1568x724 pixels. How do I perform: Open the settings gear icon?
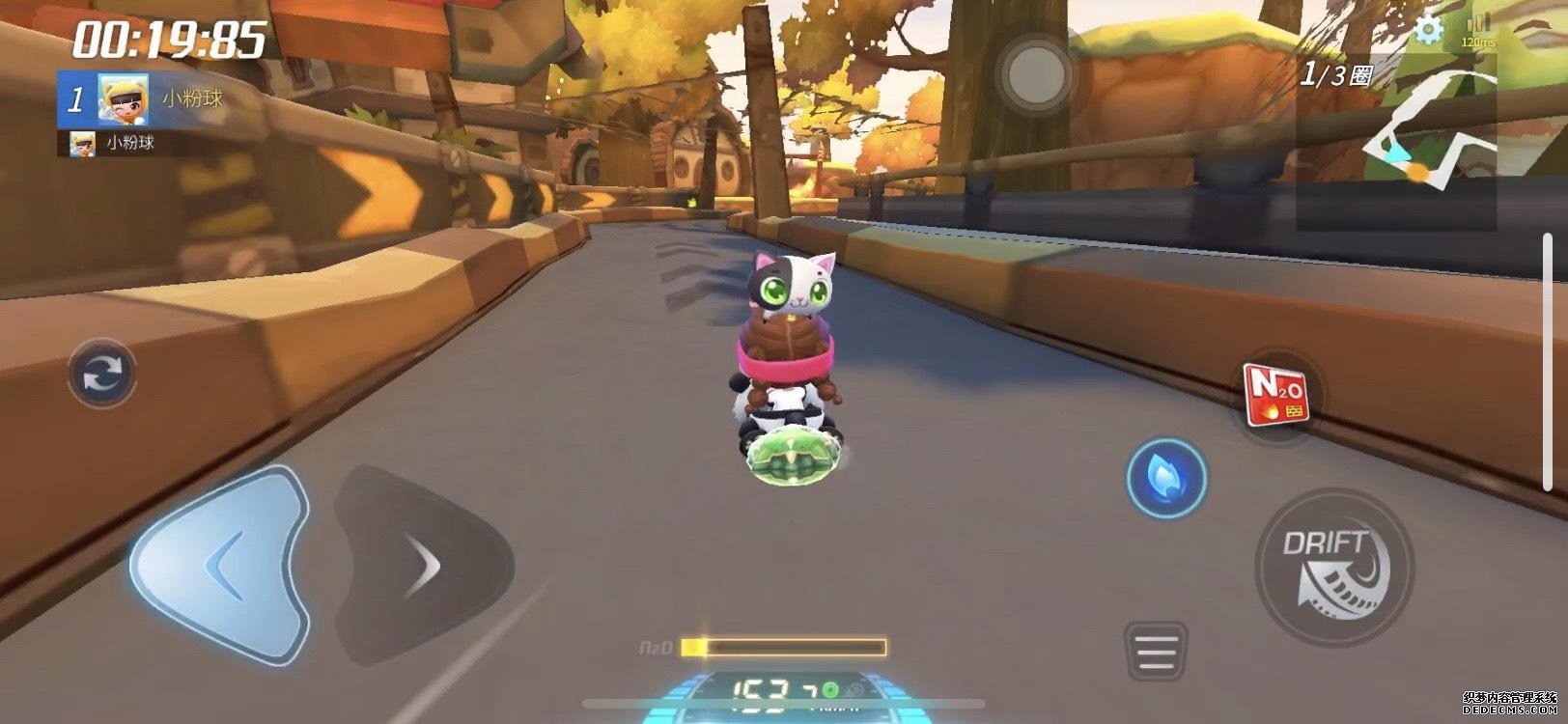point(1426,31)
